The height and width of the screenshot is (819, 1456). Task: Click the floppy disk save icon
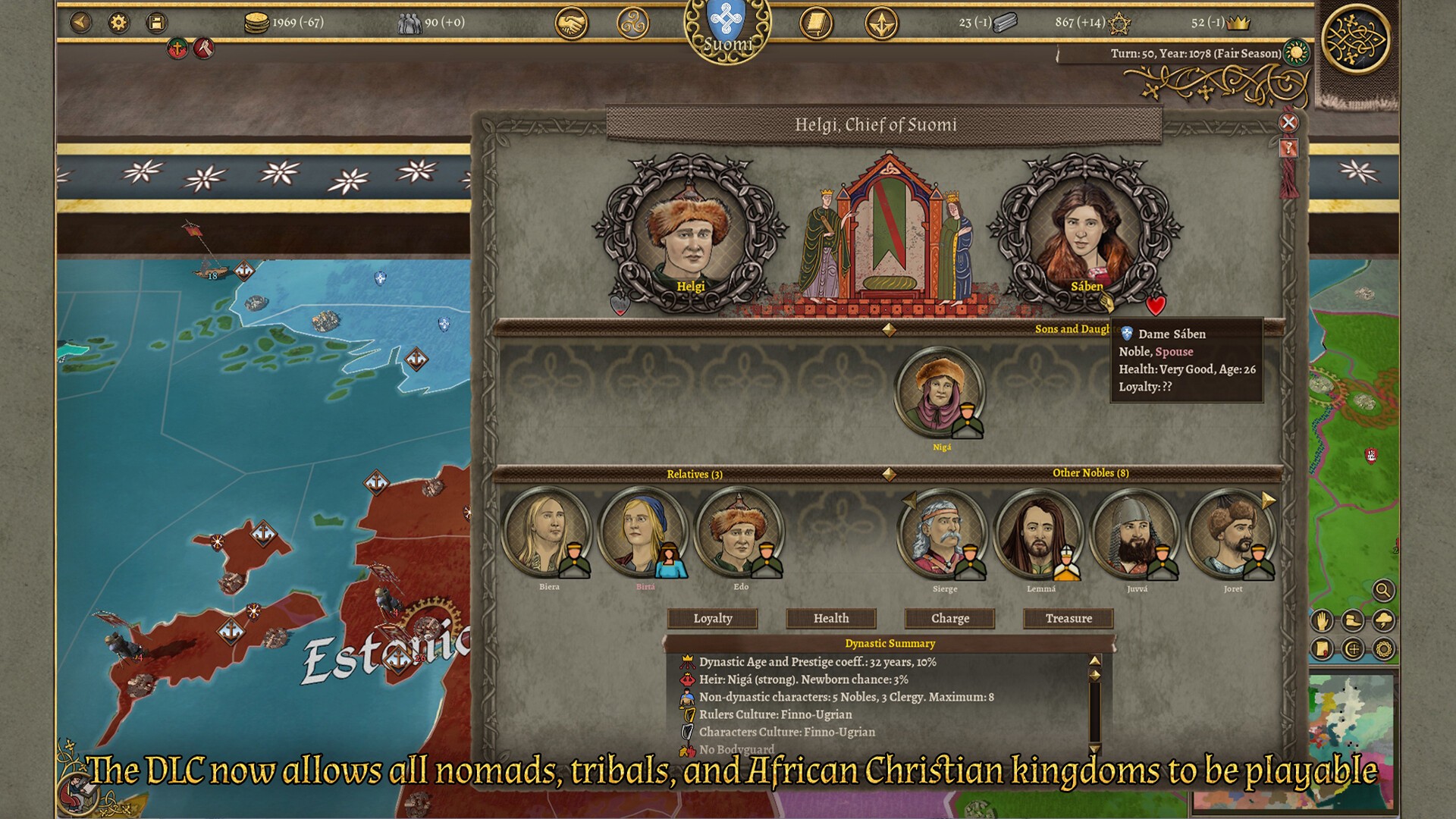coord(156,23)
